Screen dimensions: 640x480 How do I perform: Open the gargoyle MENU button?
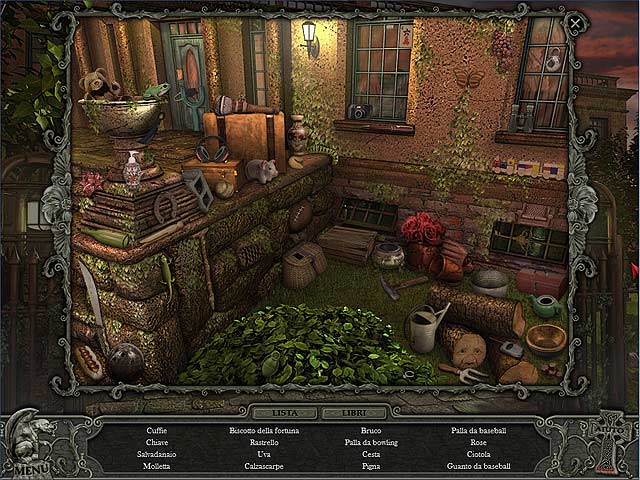pyautogui.click(x=30, y=466)
